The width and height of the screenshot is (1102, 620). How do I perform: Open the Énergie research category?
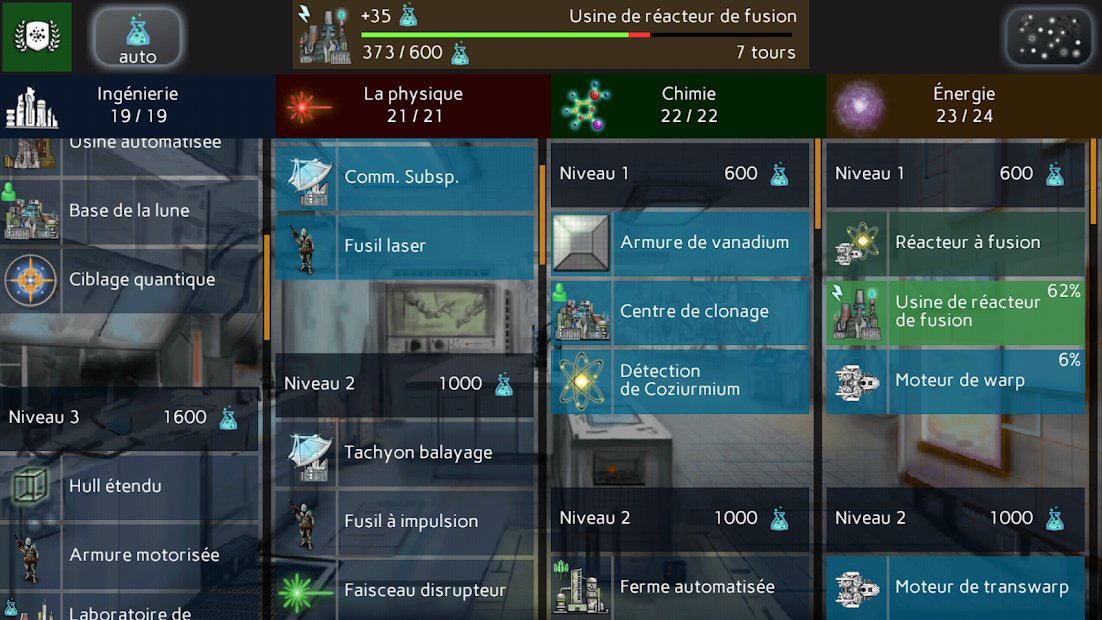963,105
